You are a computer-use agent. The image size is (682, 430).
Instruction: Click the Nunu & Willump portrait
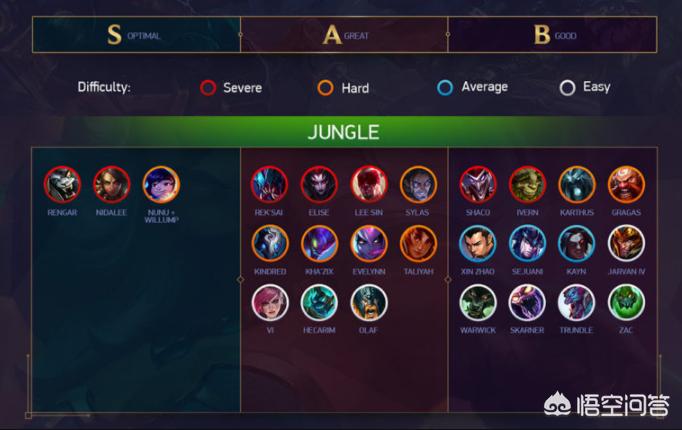point(161,184)
